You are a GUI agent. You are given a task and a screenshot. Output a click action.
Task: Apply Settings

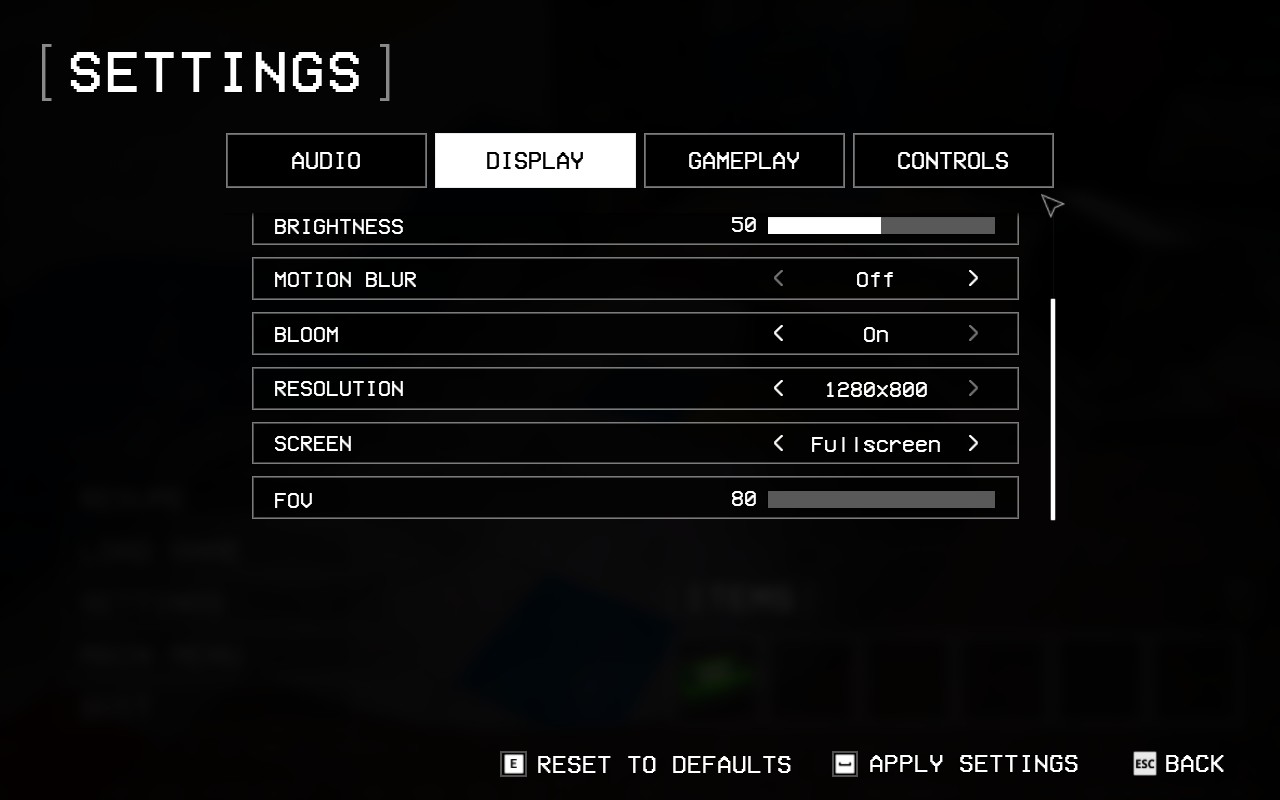(956, 765)
